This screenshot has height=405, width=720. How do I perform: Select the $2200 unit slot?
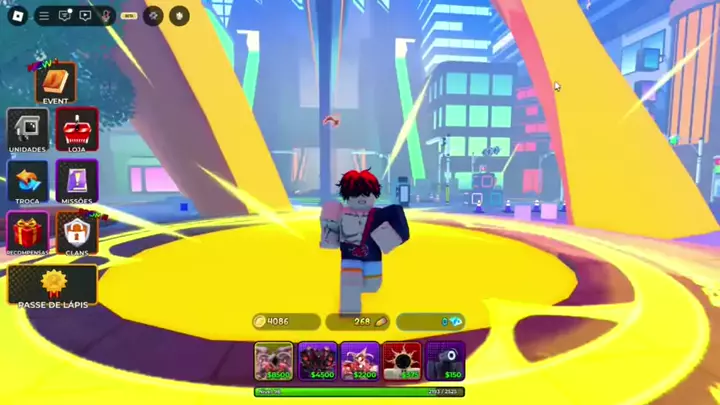[x=360, y=362]
